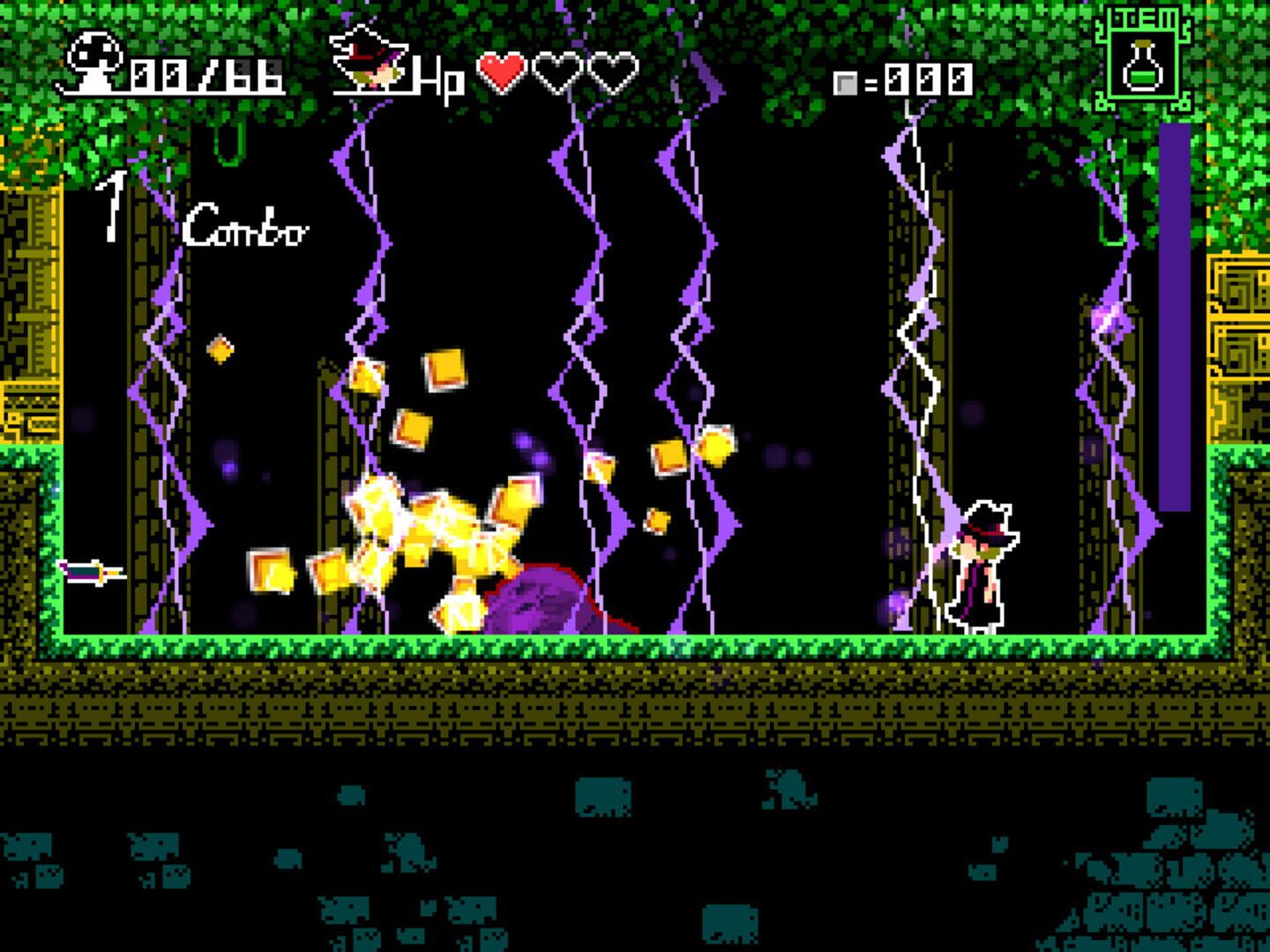
Task: Select the witch portrait icon
Action: (370, 62)
